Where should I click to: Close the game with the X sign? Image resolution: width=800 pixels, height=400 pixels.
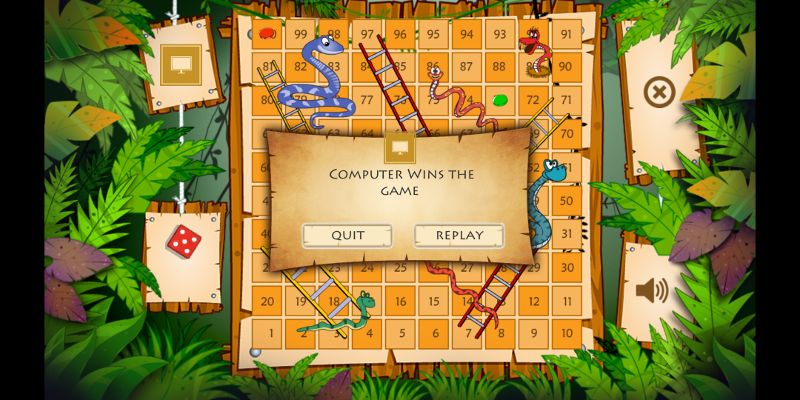pos(658,94)
